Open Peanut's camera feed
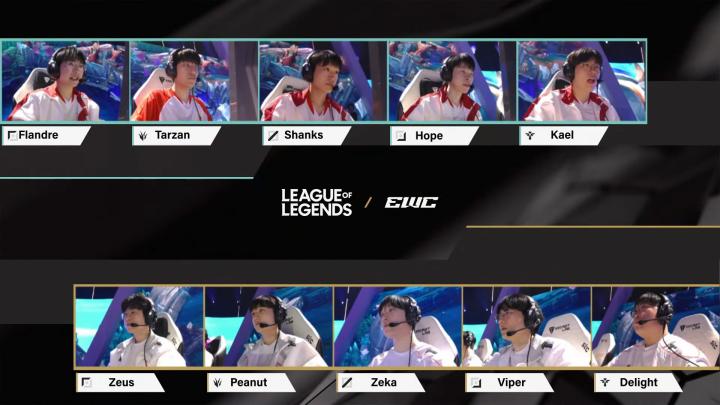Viewport: 720px width, 405px height. coord(268,327)
